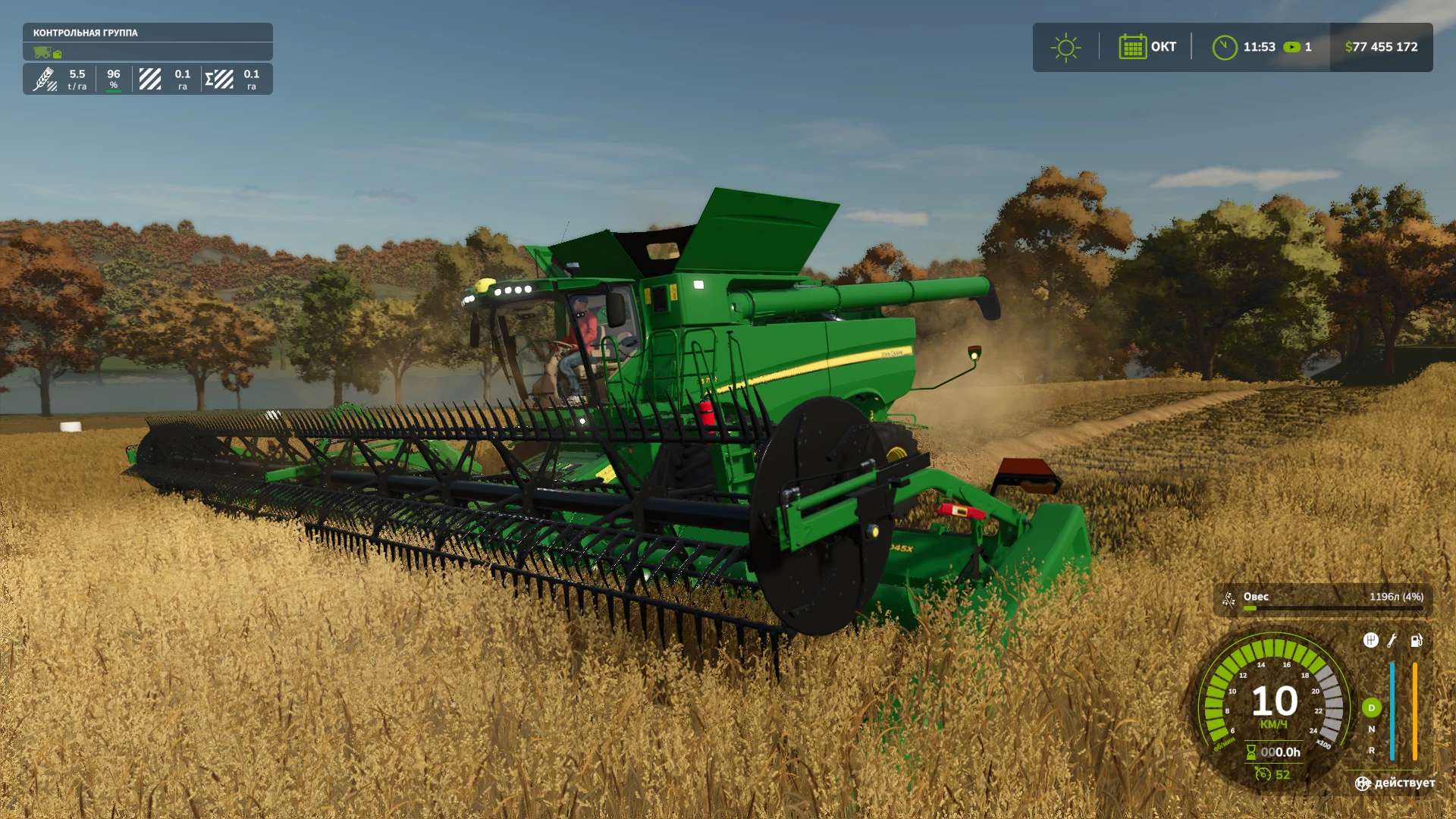Viewport: 1456px width, 819px height.
Task: Click the cruise control speed icon
Action: pyautogui.click(x=1263, y=773)
